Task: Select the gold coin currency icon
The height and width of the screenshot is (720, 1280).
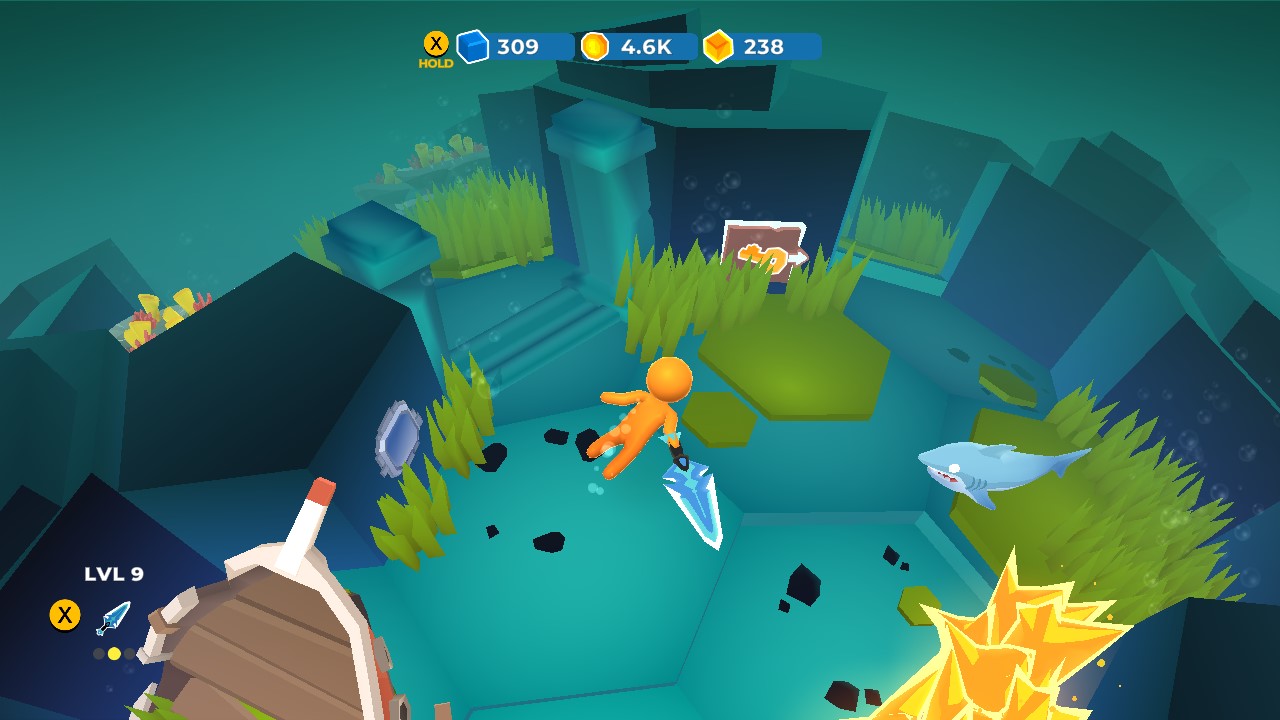Action: point(594,44)
